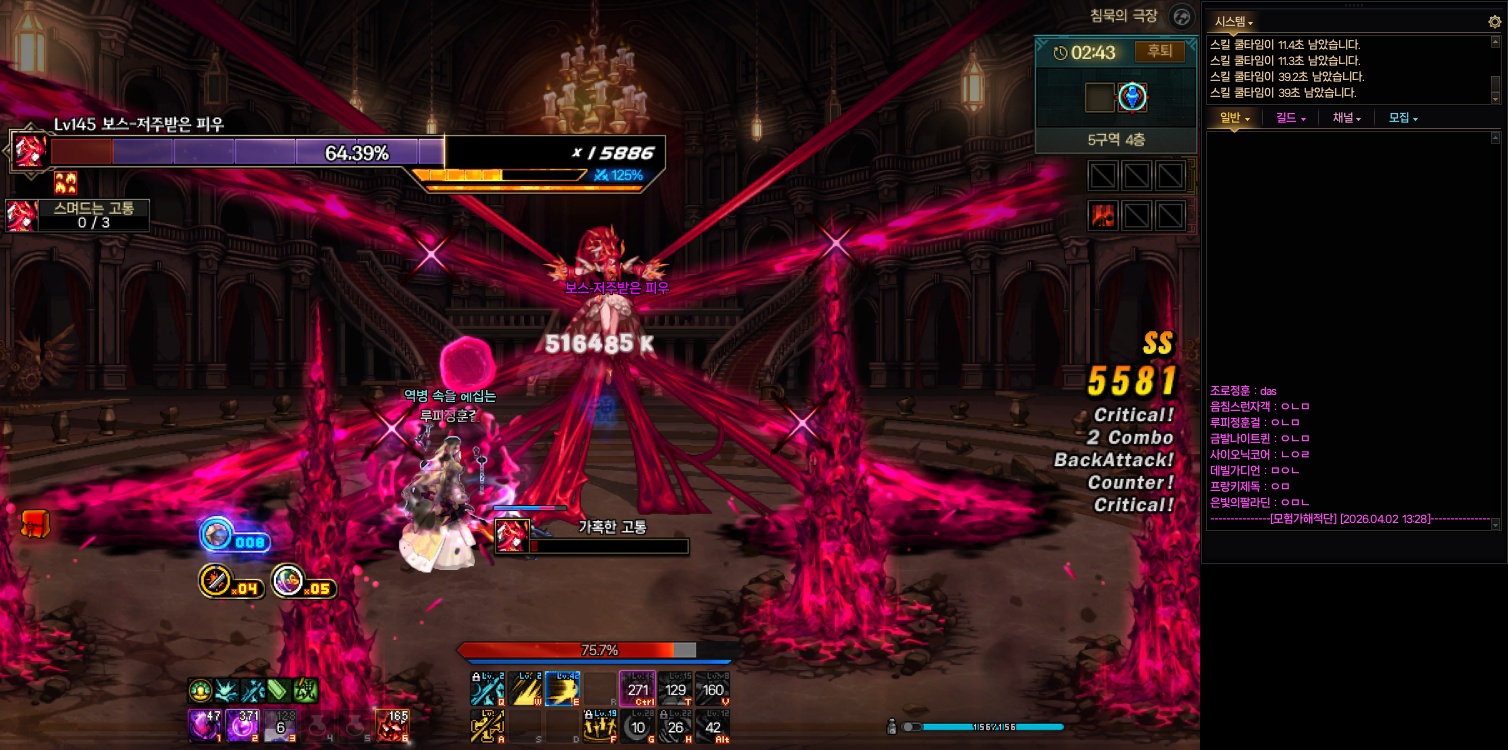Activate the yellow slash skill on W

tap(526, 689)
